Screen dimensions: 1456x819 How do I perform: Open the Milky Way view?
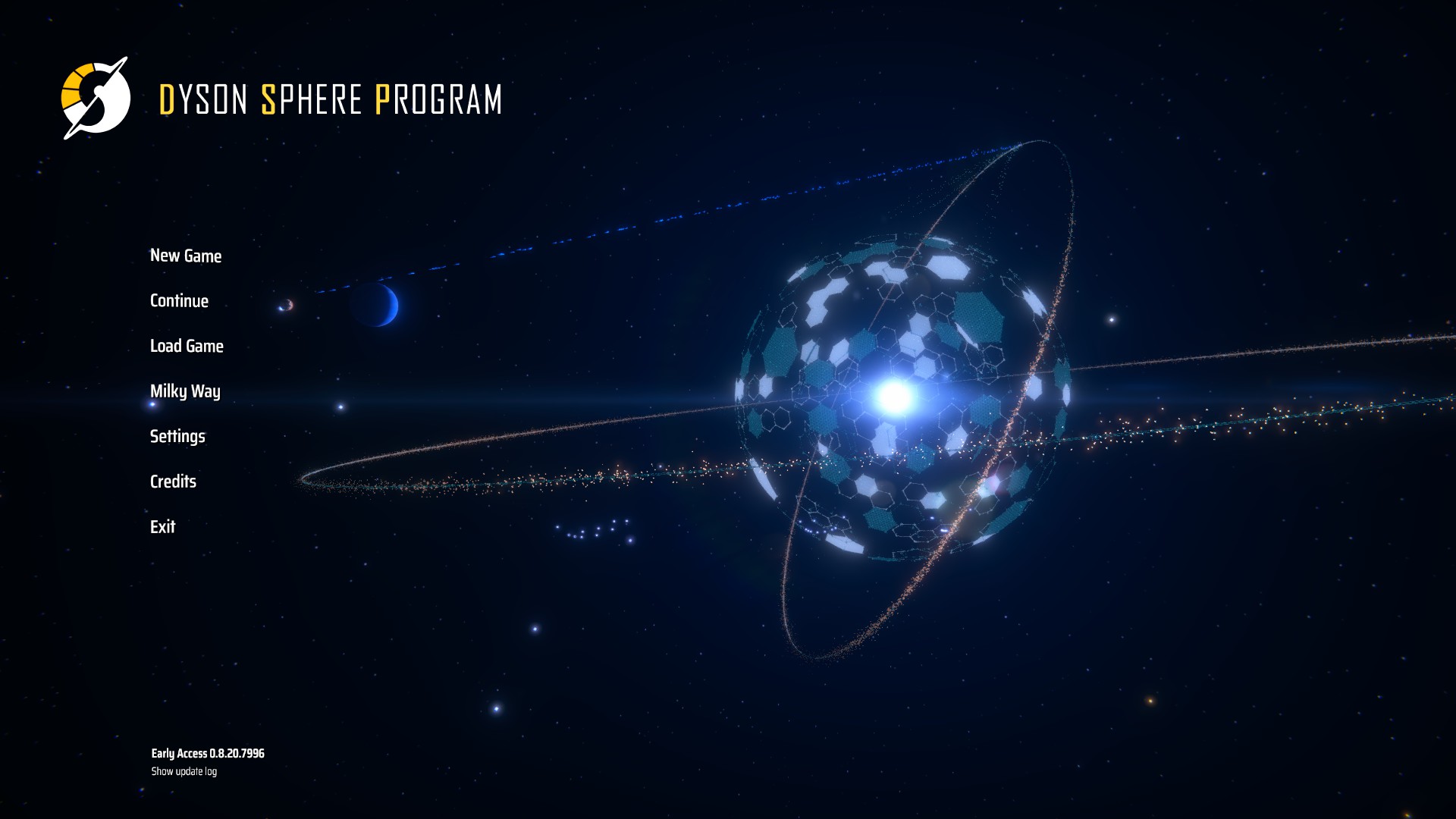(x=185, y=392)
